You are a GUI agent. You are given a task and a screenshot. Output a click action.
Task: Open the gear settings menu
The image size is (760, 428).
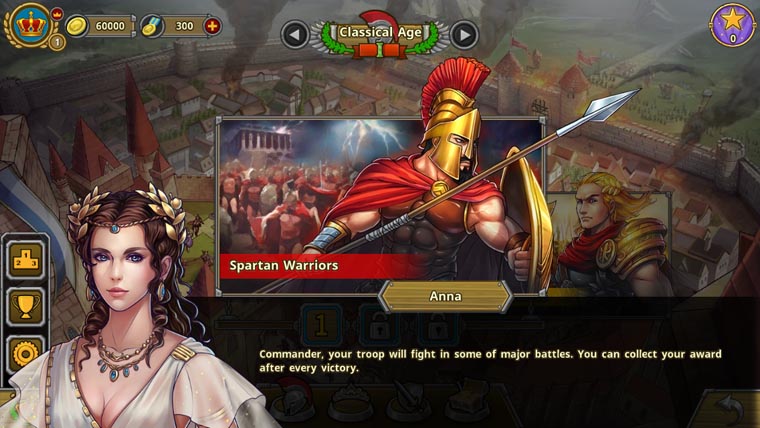25,352
